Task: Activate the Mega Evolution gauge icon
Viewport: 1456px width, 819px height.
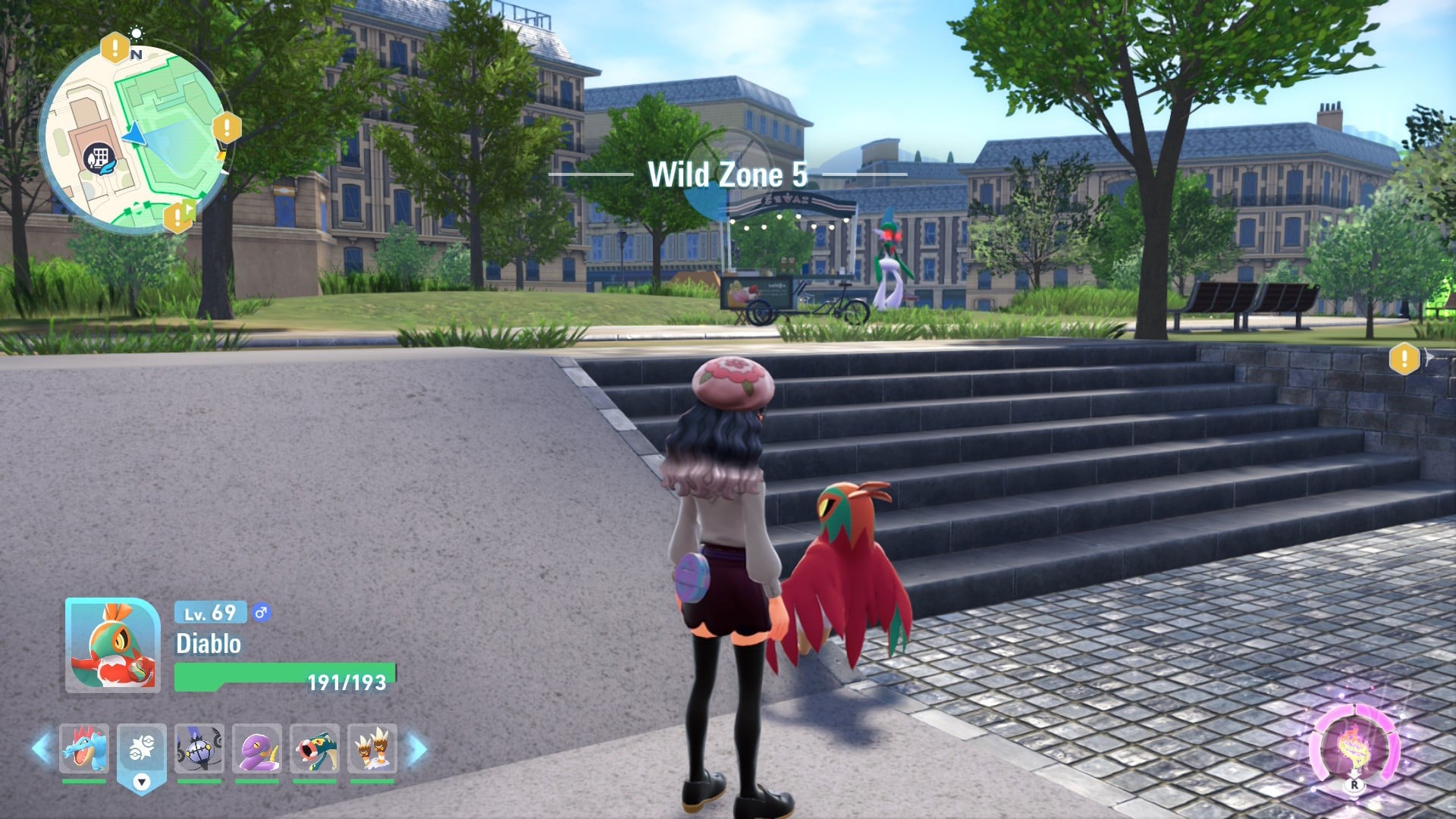Action: (1354, 746)
